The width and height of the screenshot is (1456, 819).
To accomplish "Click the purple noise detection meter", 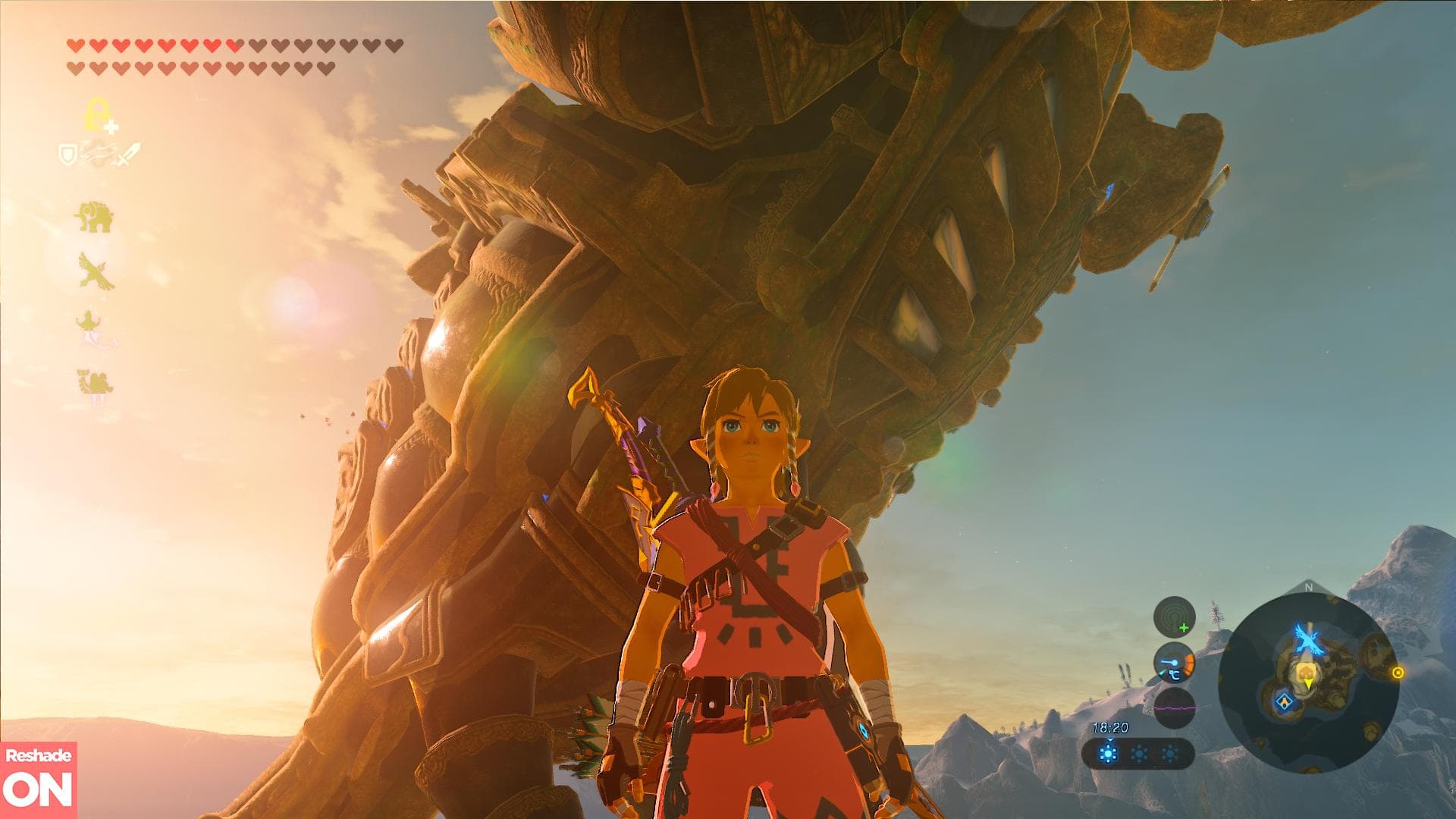I will click(1174, 708).
